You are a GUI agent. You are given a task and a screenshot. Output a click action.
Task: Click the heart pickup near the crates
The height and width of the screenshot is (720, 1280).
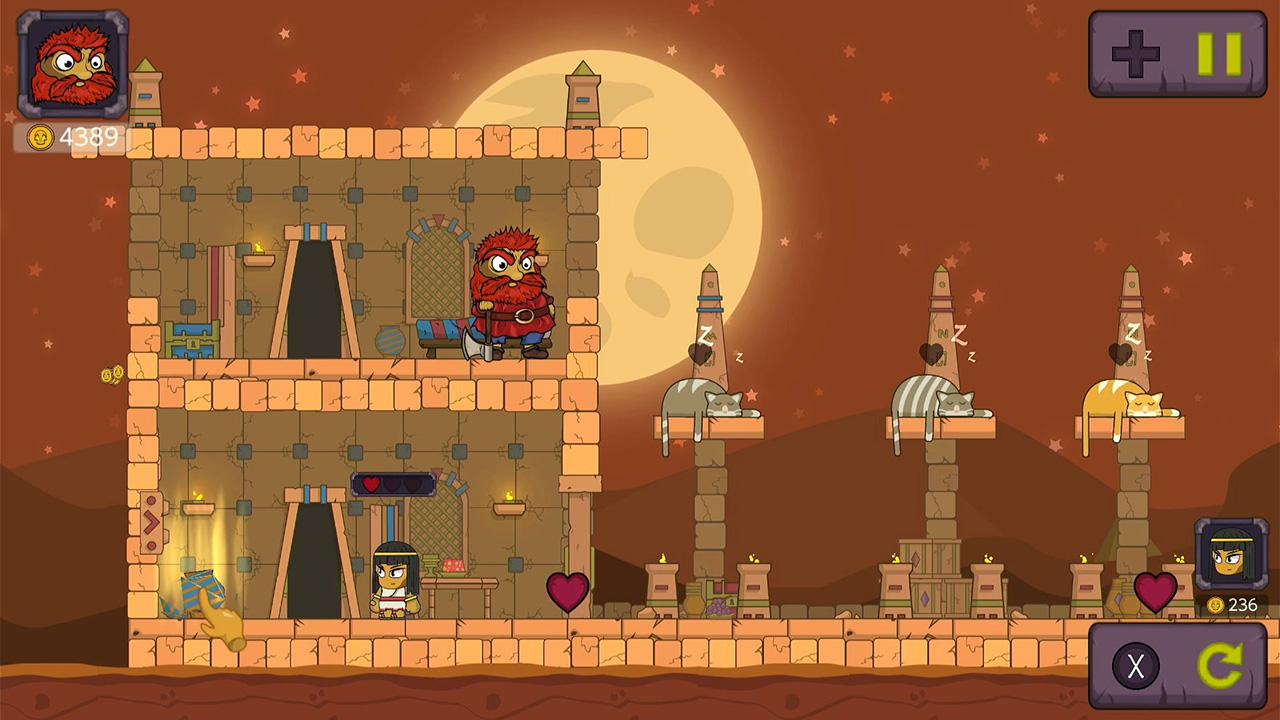1155,593
